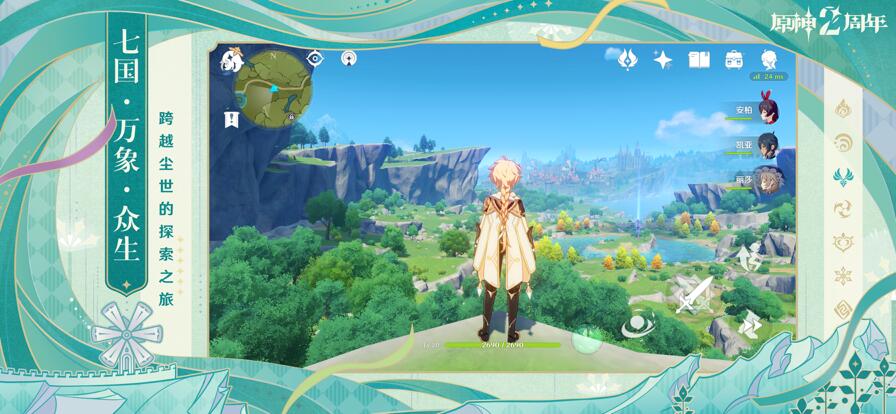The height and width of the screenshot is (414, 896).
Task: Activate elemental sight eye icon
Action: tap(316, 58)
